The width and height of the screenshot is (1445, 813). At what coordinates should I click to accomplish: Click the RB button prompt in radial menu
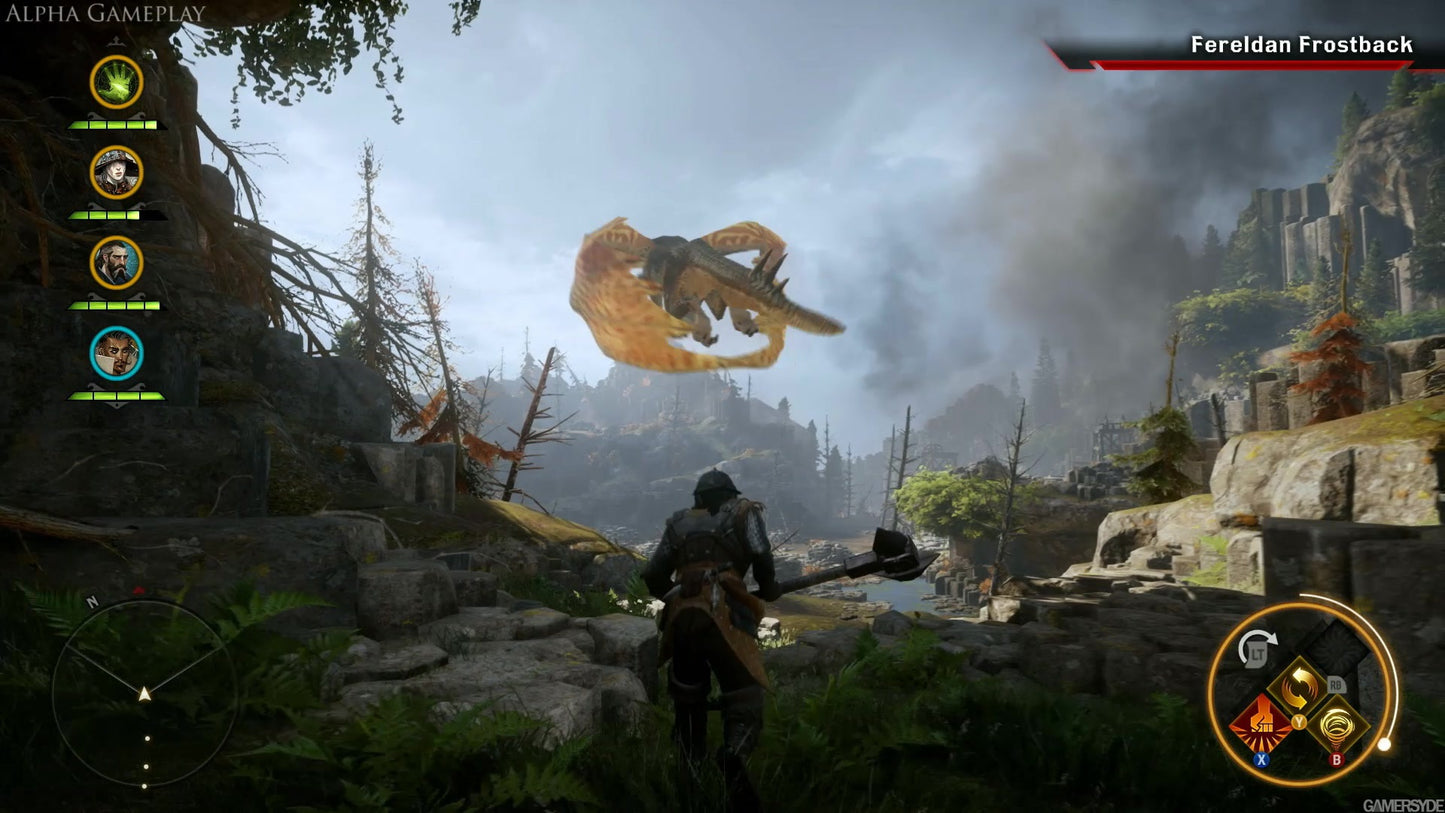click(1335, 685)
